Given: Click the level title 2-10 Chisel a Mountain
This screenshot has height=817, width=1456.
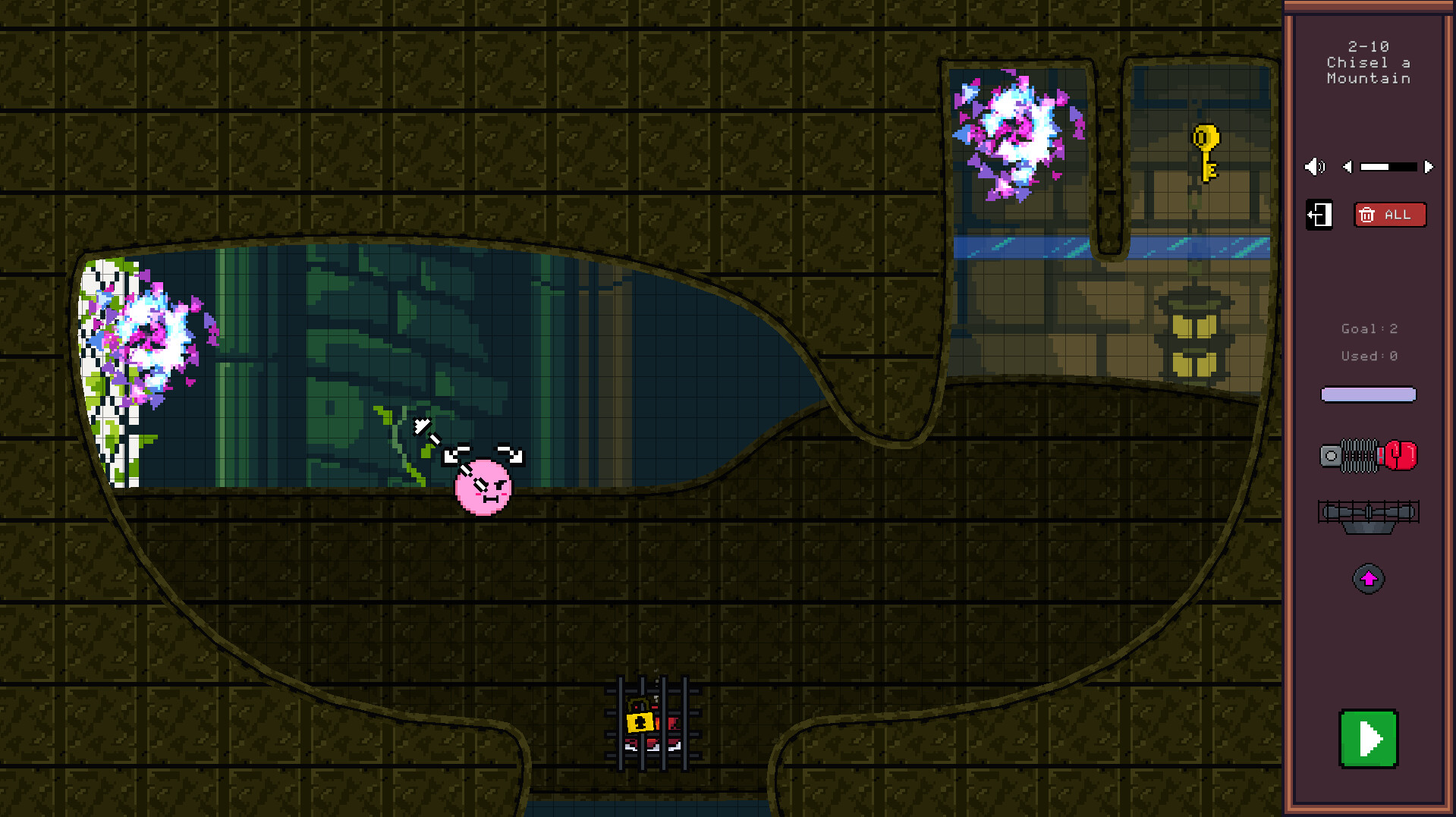Looking at the screenshot, I should [1368, 63].
